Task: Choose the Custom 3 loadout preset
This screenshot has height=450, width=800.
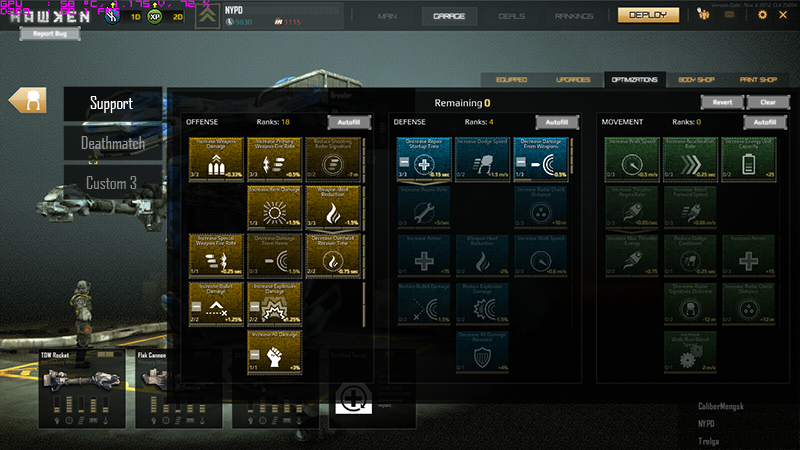Action: (x=112, y=183)
